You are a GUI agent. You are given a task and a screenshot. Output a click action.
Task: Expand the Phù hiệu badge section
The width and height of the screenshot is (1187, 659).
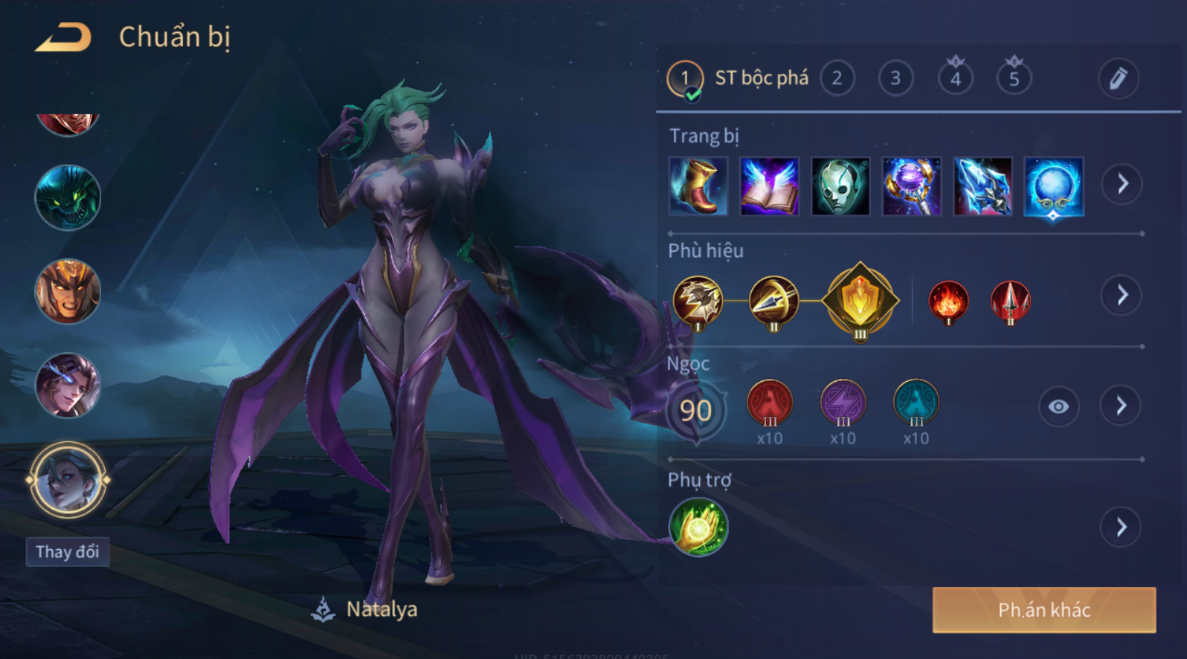pyautogui.click(x=1121, y=295)
